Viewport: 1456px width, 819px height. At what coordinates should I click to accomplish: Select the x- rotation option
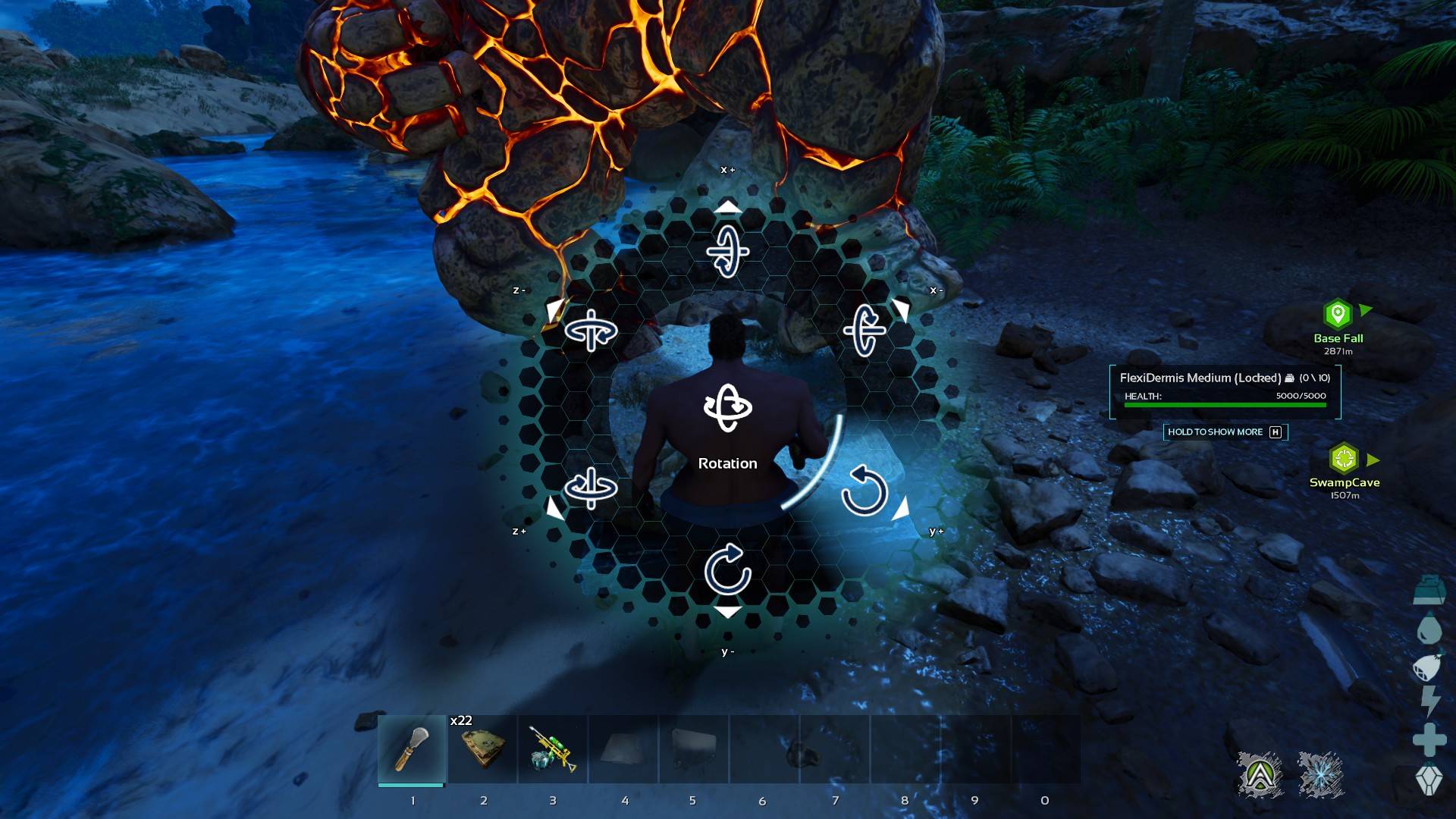click(x=865, y=329)
